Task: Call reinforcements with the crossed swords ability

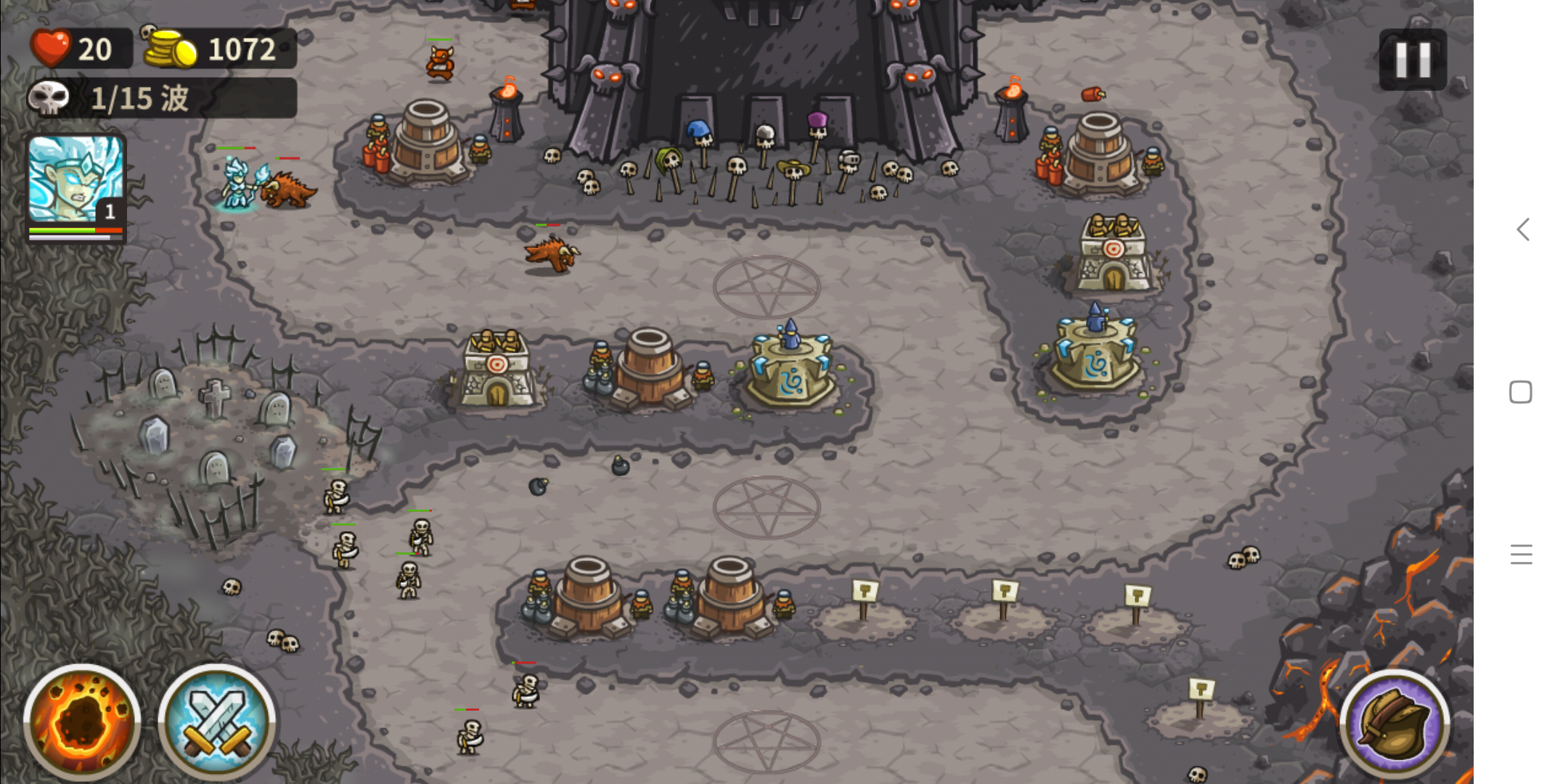Action: pos(216,721)
